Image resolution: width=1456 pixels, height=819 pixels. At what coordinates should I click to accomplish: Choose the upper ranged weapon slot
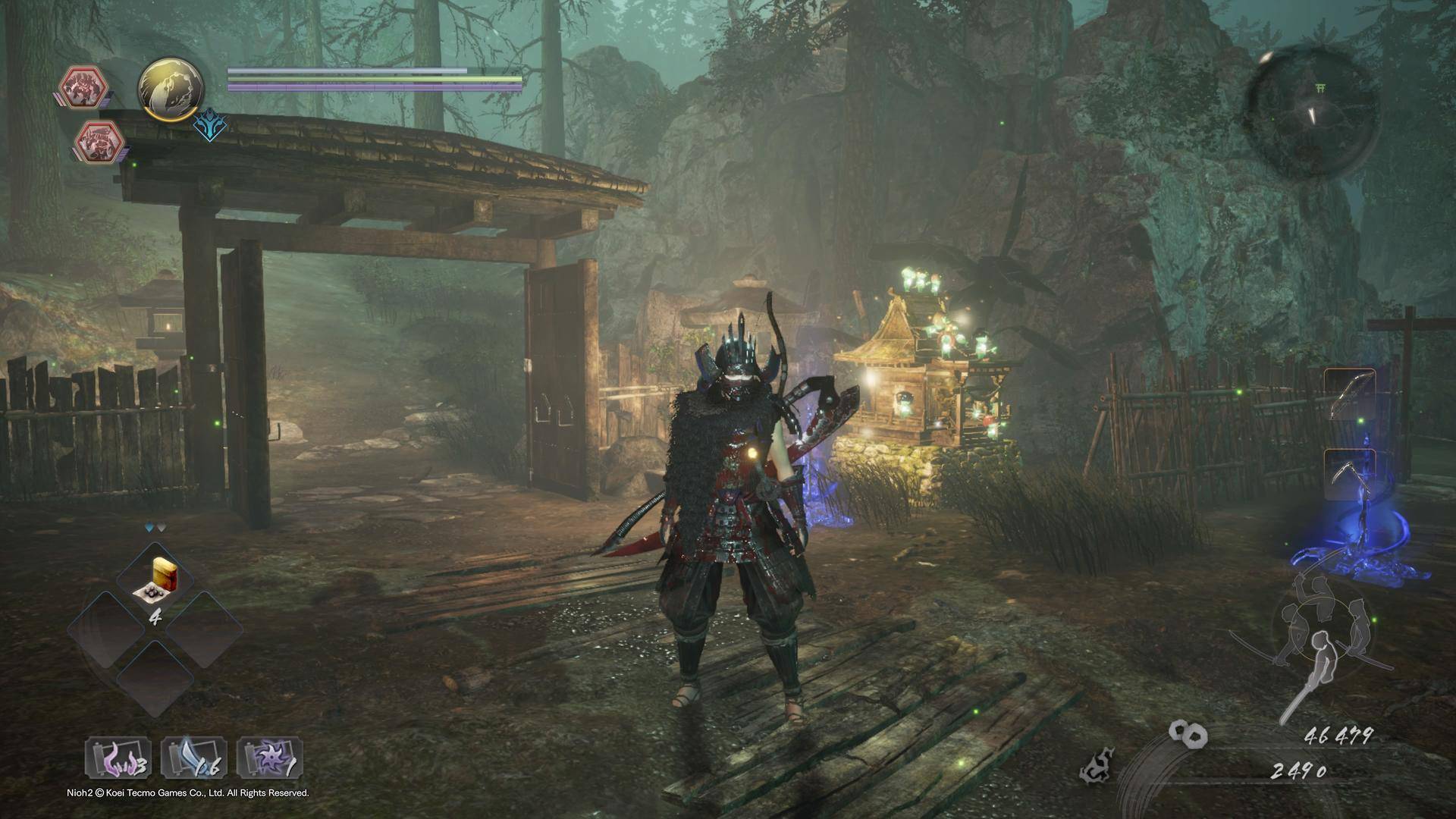pos(1350,396)
